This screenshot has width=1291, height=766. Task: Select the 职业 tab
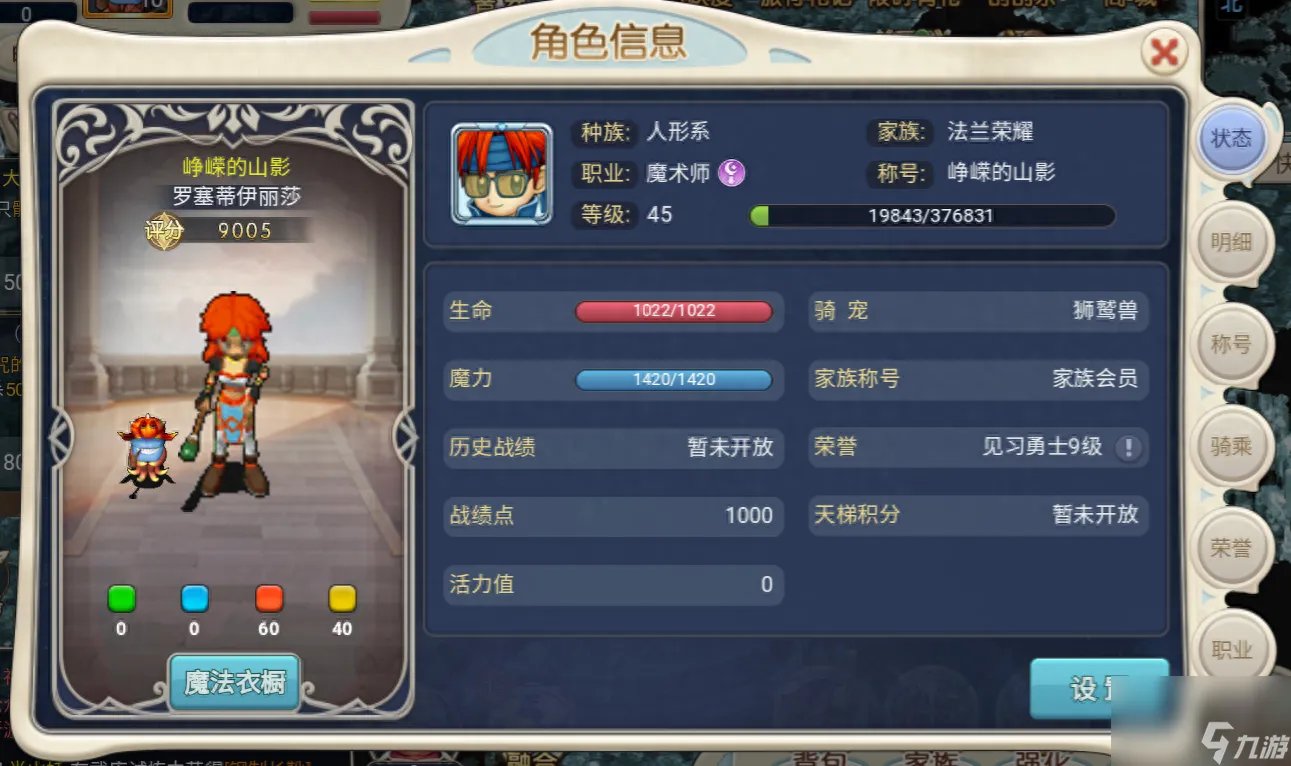(x=1233, y=648)
